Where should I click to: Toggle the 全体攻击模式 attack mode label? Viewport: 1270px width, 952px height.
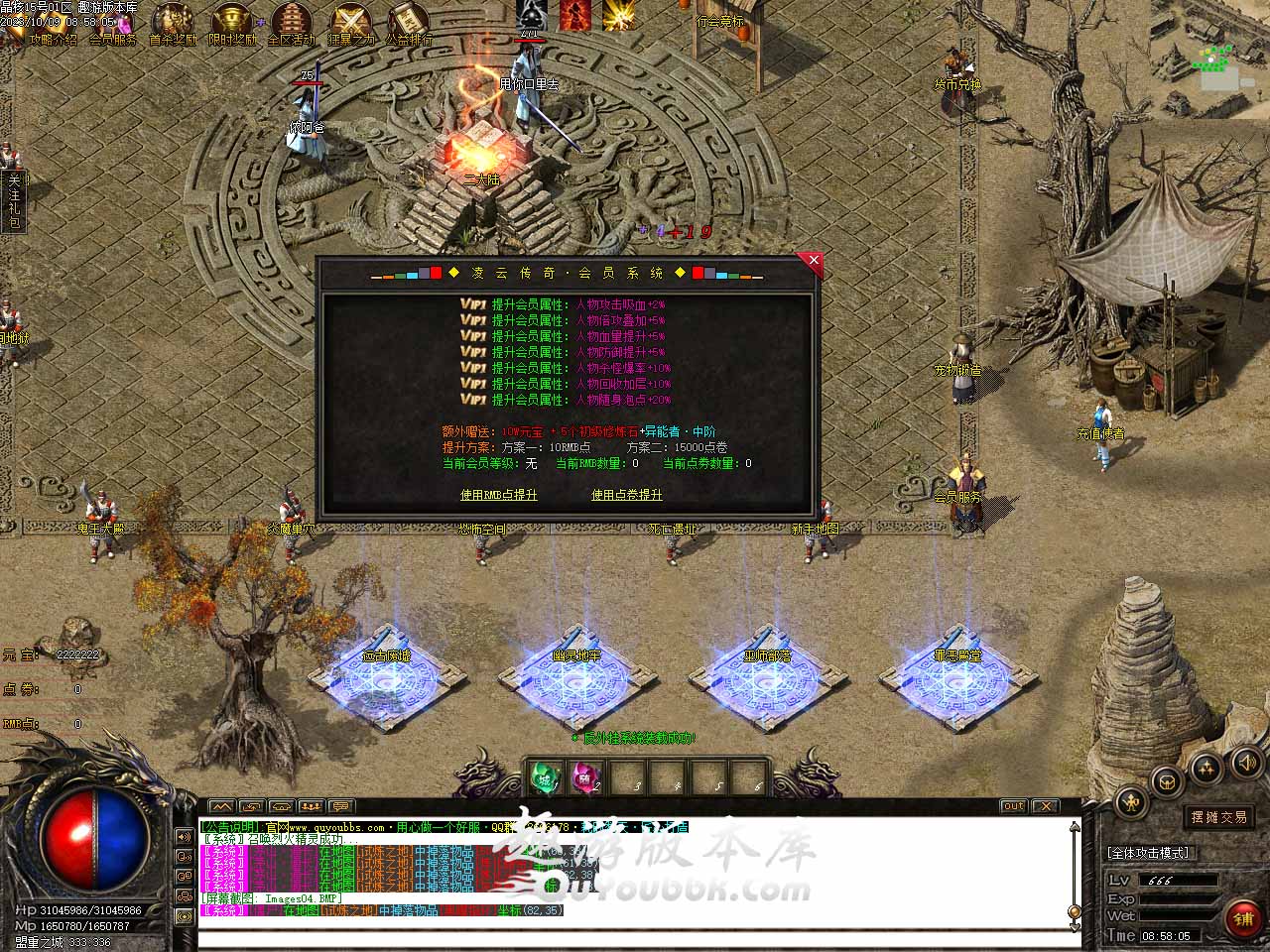[x=1148, y=853]
